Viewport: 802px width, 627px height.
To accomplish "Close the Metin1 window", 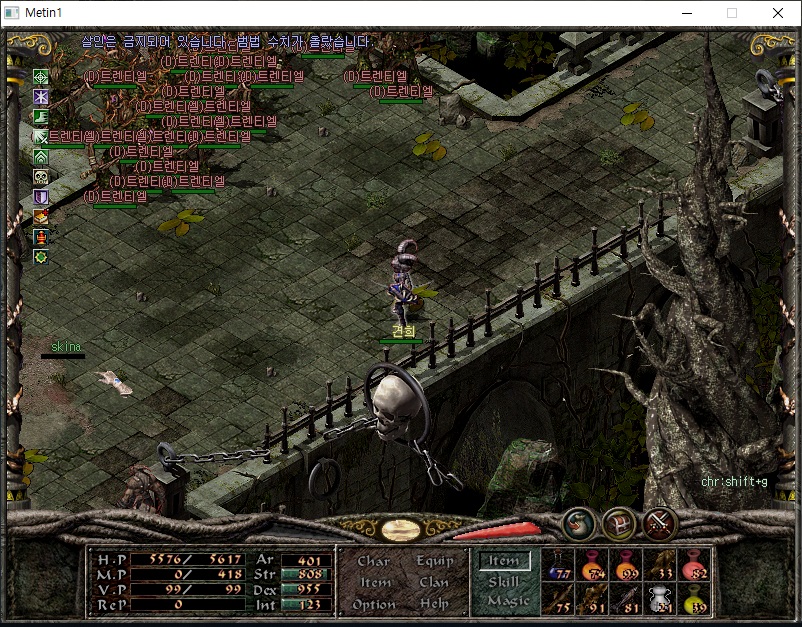I will point(778,13).
